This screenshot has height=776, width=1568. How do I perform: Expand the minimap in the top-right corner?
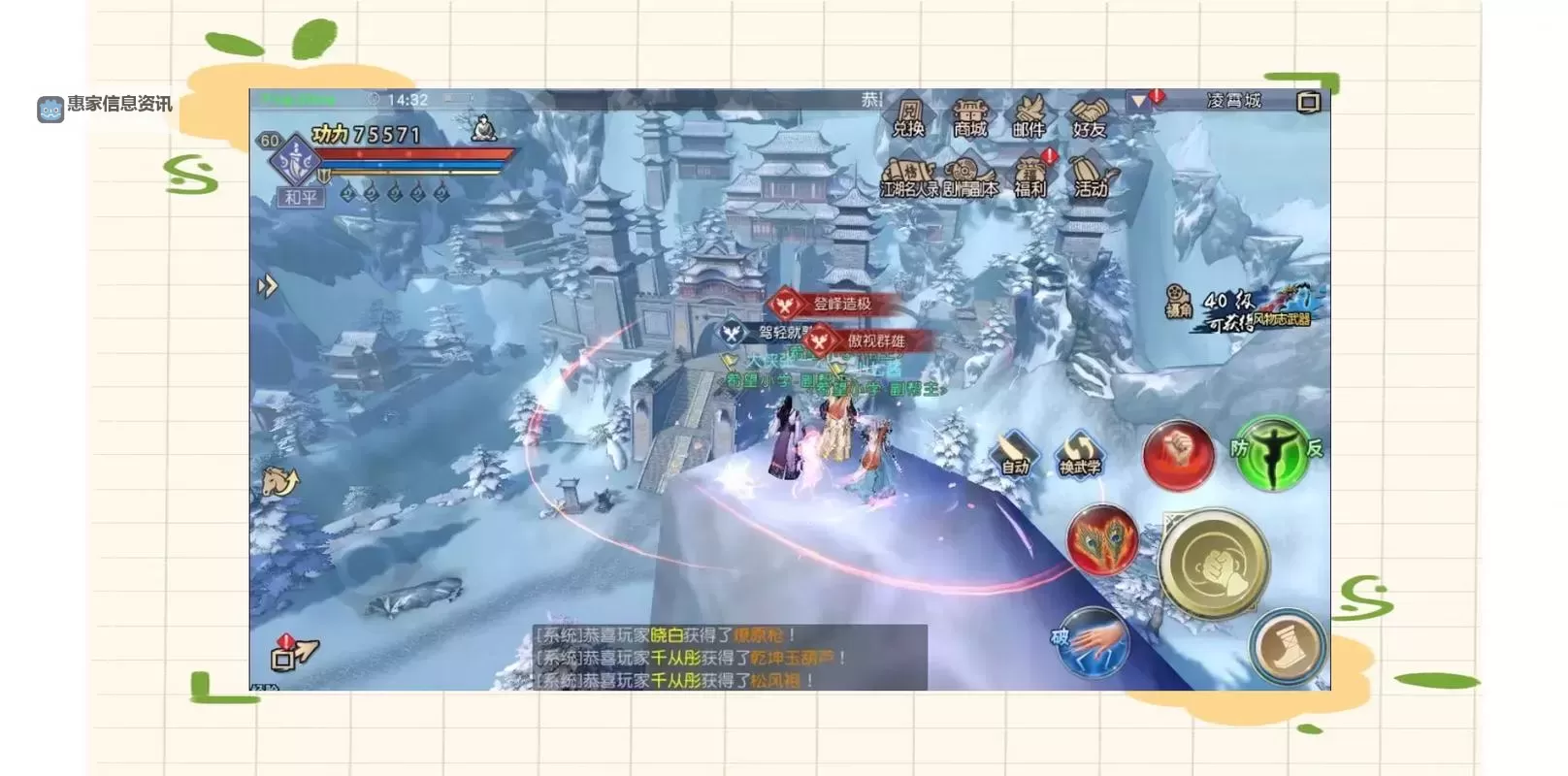(x=1309, y=101)
